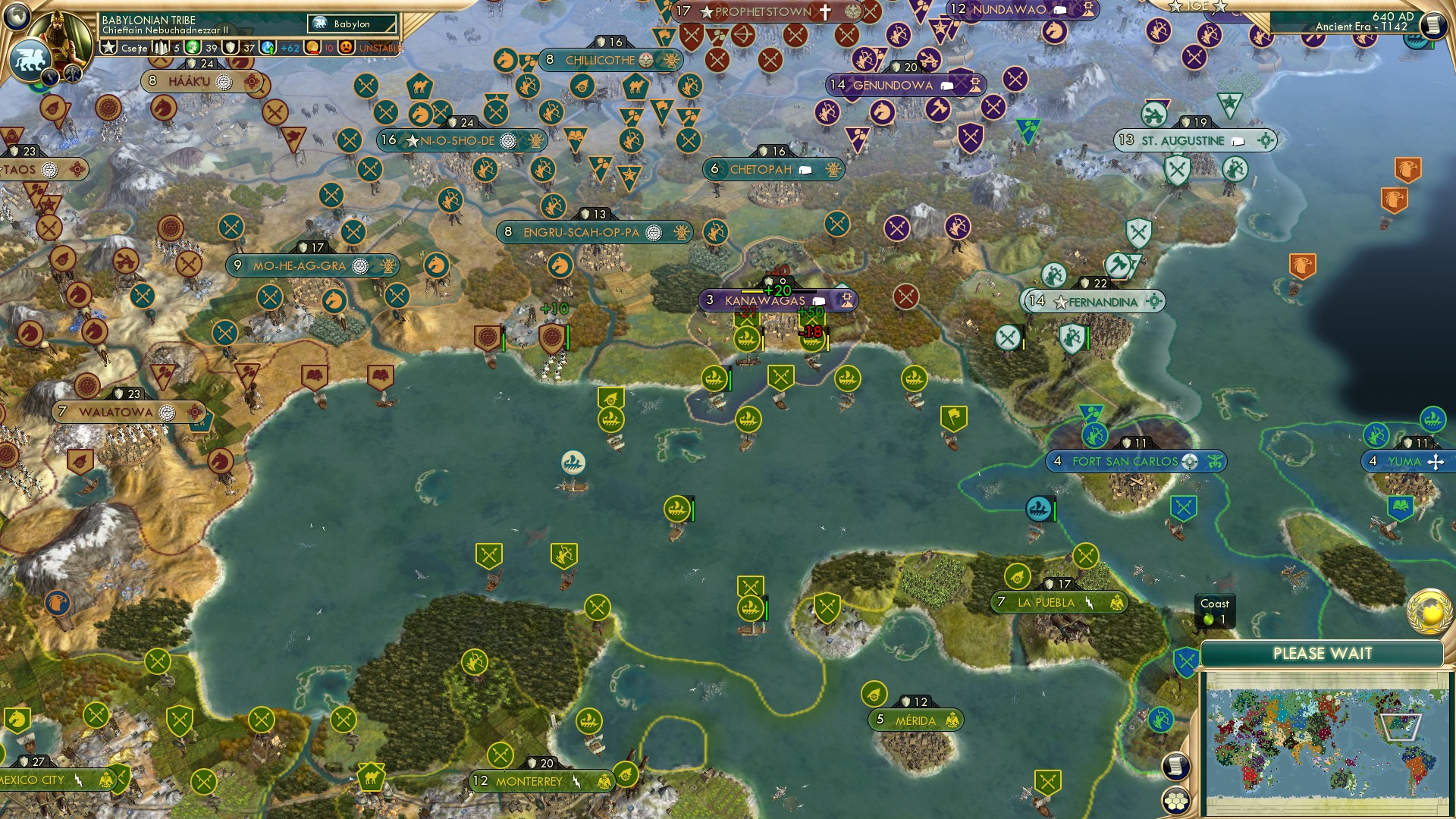Select the ST. AUGUSTINE city name label

pos(1183,140)
